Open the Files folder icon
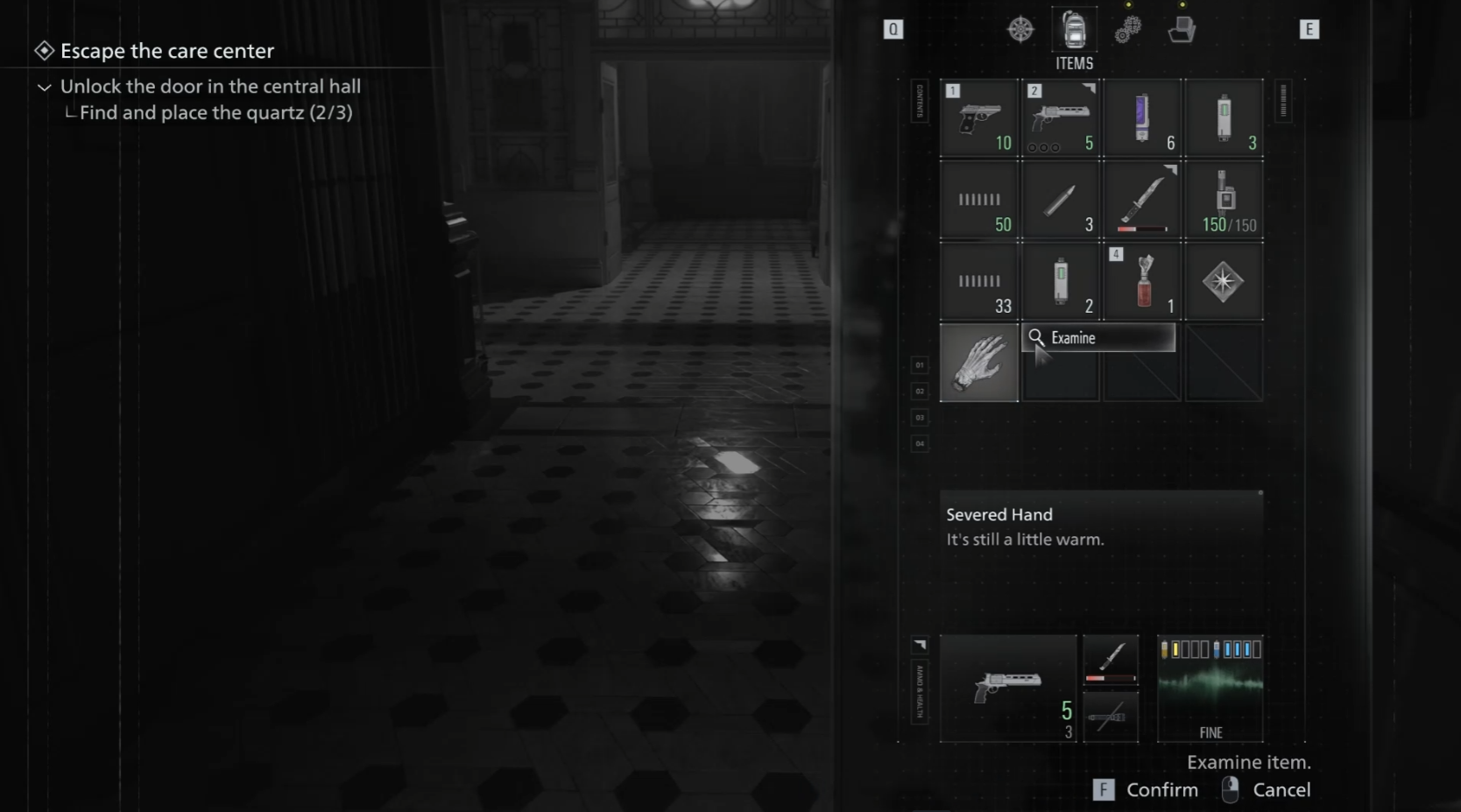This screenshot has width=1461, height=812. coord(1182,31)
